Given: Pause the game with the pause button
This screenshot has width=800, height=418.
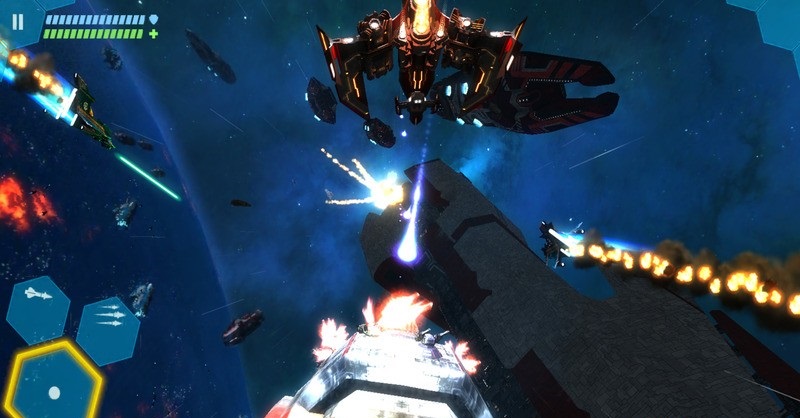Looking at the screenshot, I should [x=18, y=20].
